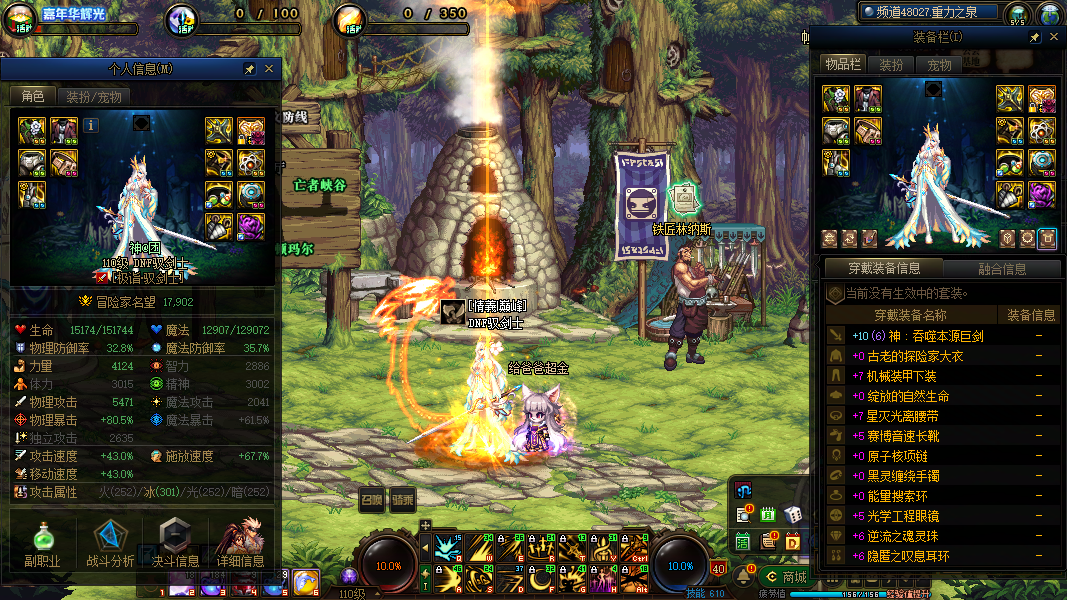
Task: Click the notification bell icon
Action: pos(744,577)
